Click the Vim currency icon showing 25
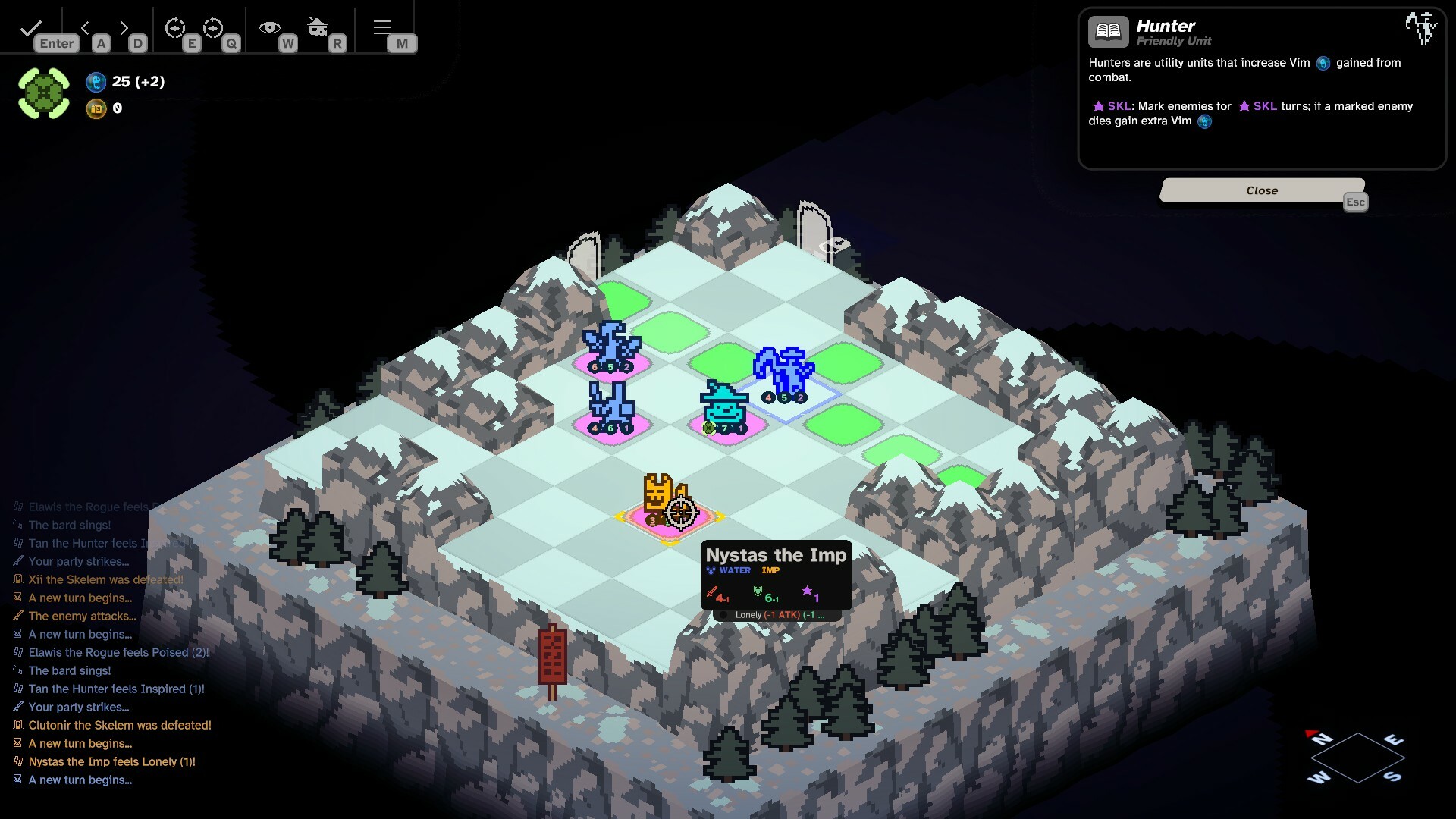Screen dimensions: 1456x819 tap(96, 83)
